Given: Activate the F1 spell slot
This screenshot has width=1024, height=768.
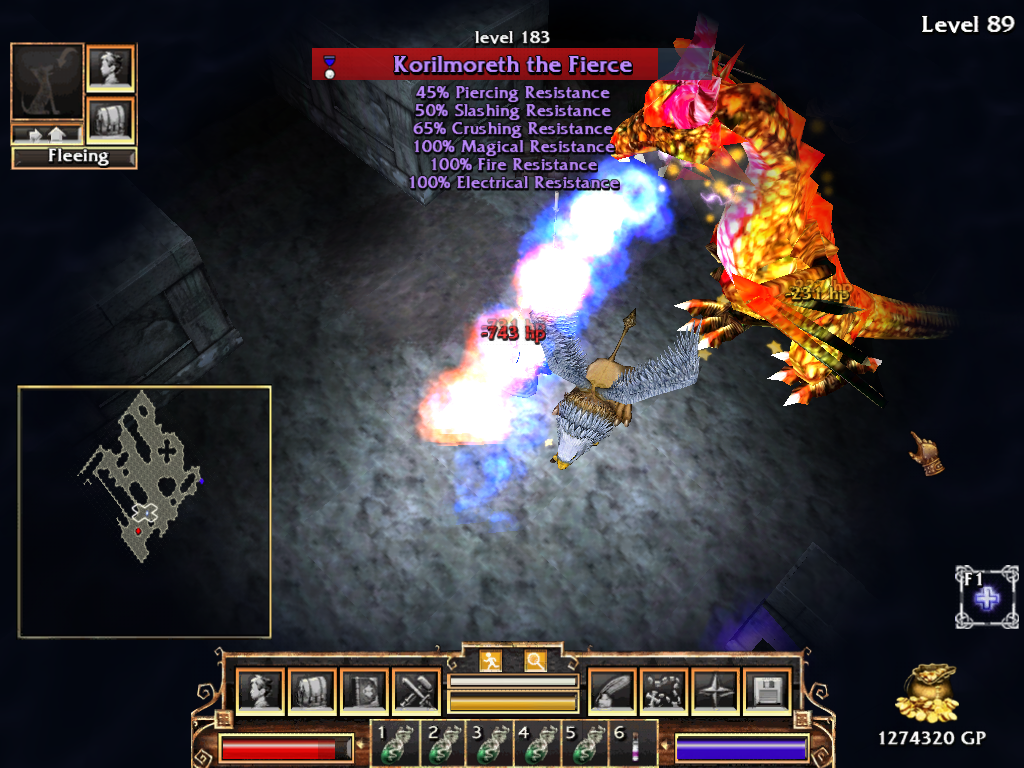Looking at the screenshot, I should [x=987, y=598].
